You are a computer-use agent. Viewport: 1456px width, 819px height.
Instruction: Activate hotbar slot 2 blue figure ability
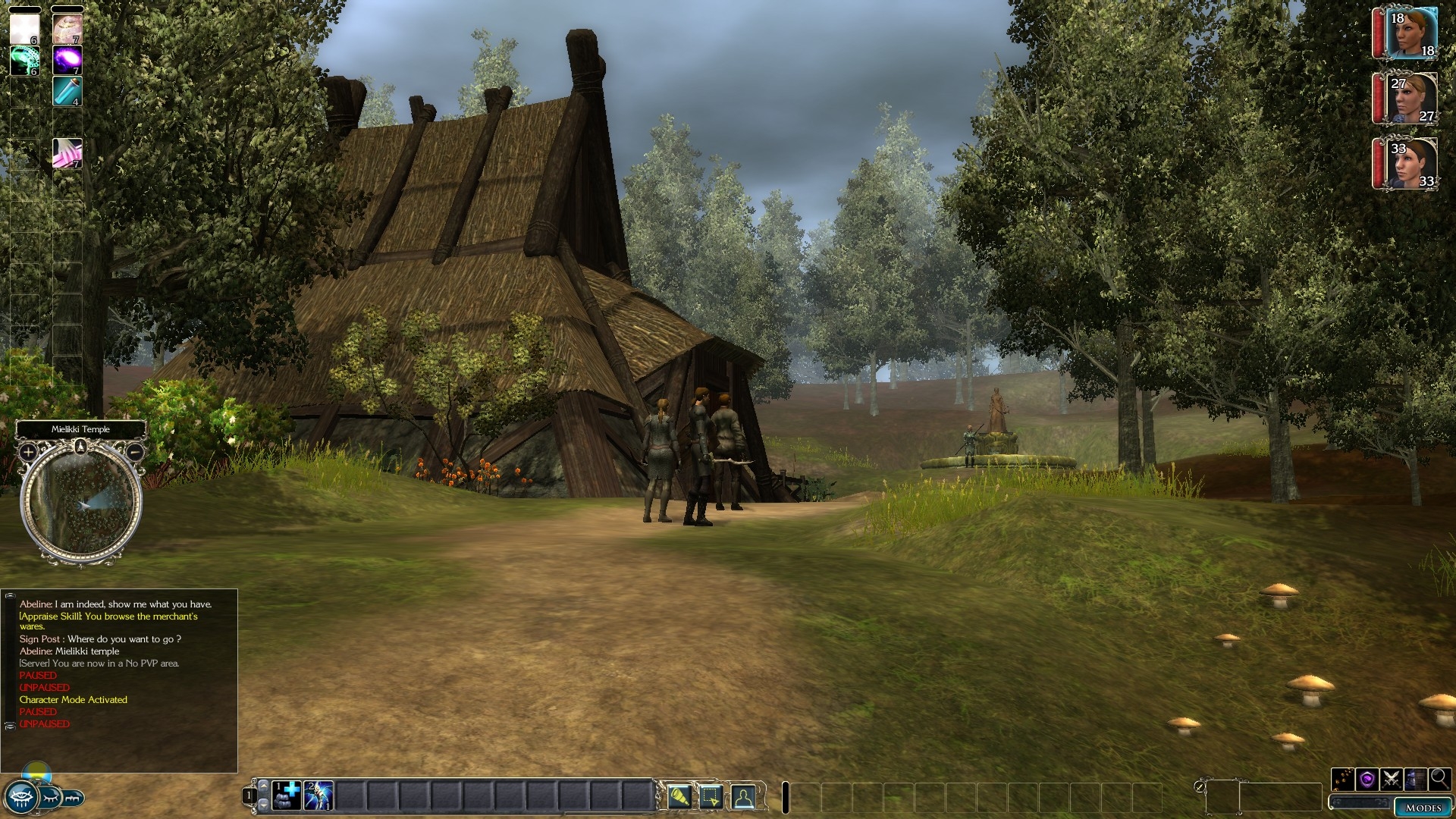click(318, 795)
